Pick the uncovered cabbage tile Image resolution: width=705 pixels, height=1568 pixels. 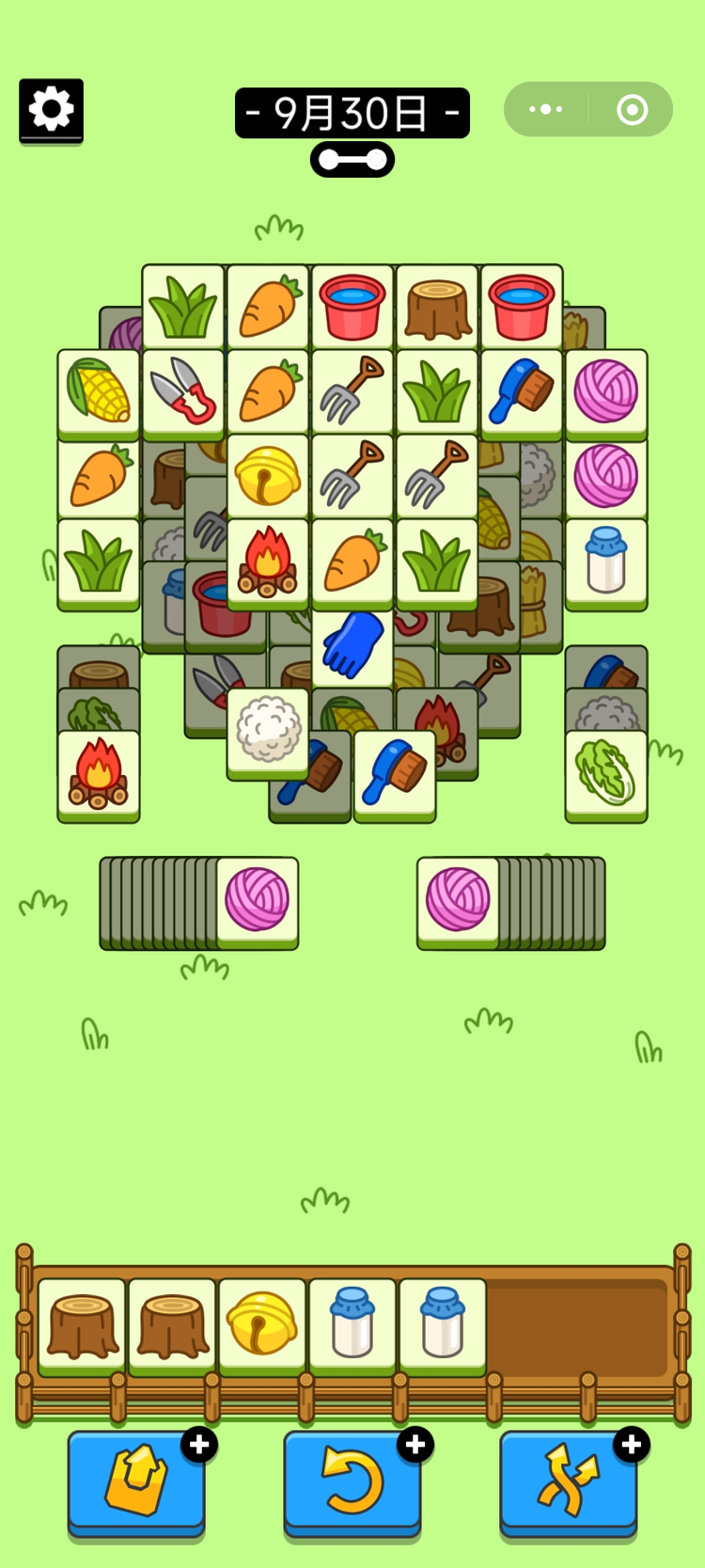[606, 773]
